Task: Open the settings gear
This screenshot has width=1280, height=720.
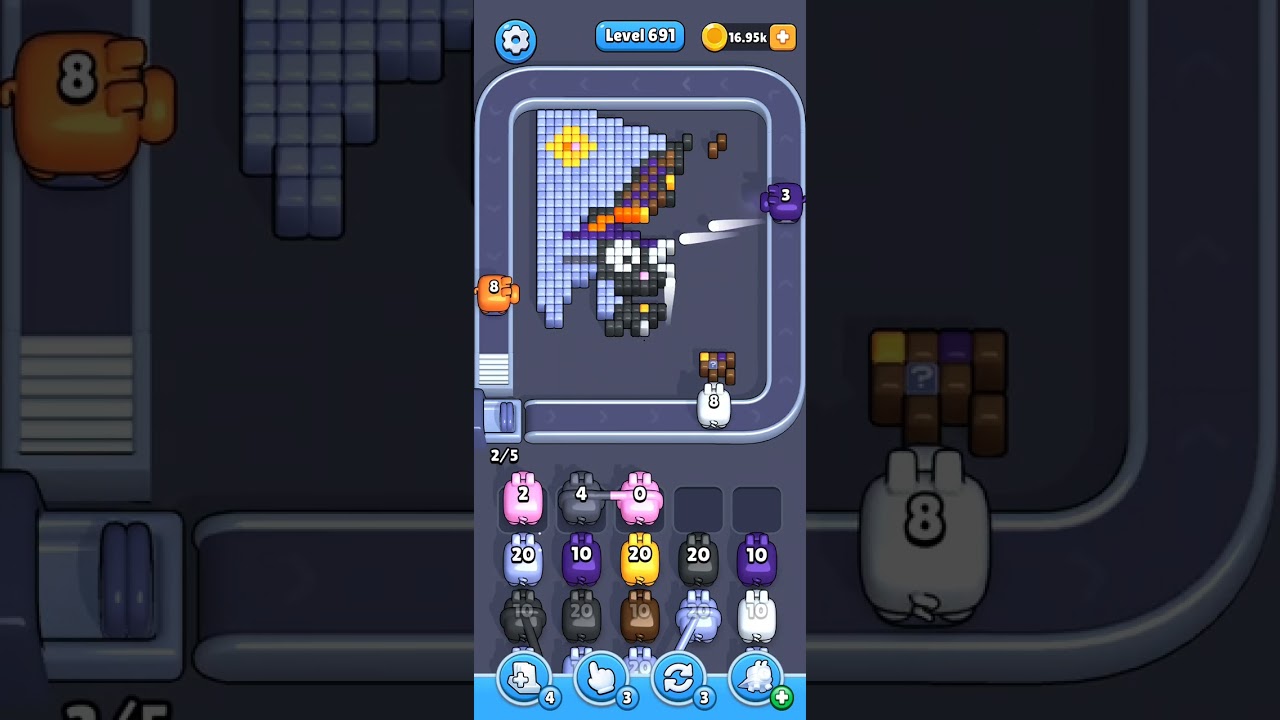Action: [x=516, y=40]
